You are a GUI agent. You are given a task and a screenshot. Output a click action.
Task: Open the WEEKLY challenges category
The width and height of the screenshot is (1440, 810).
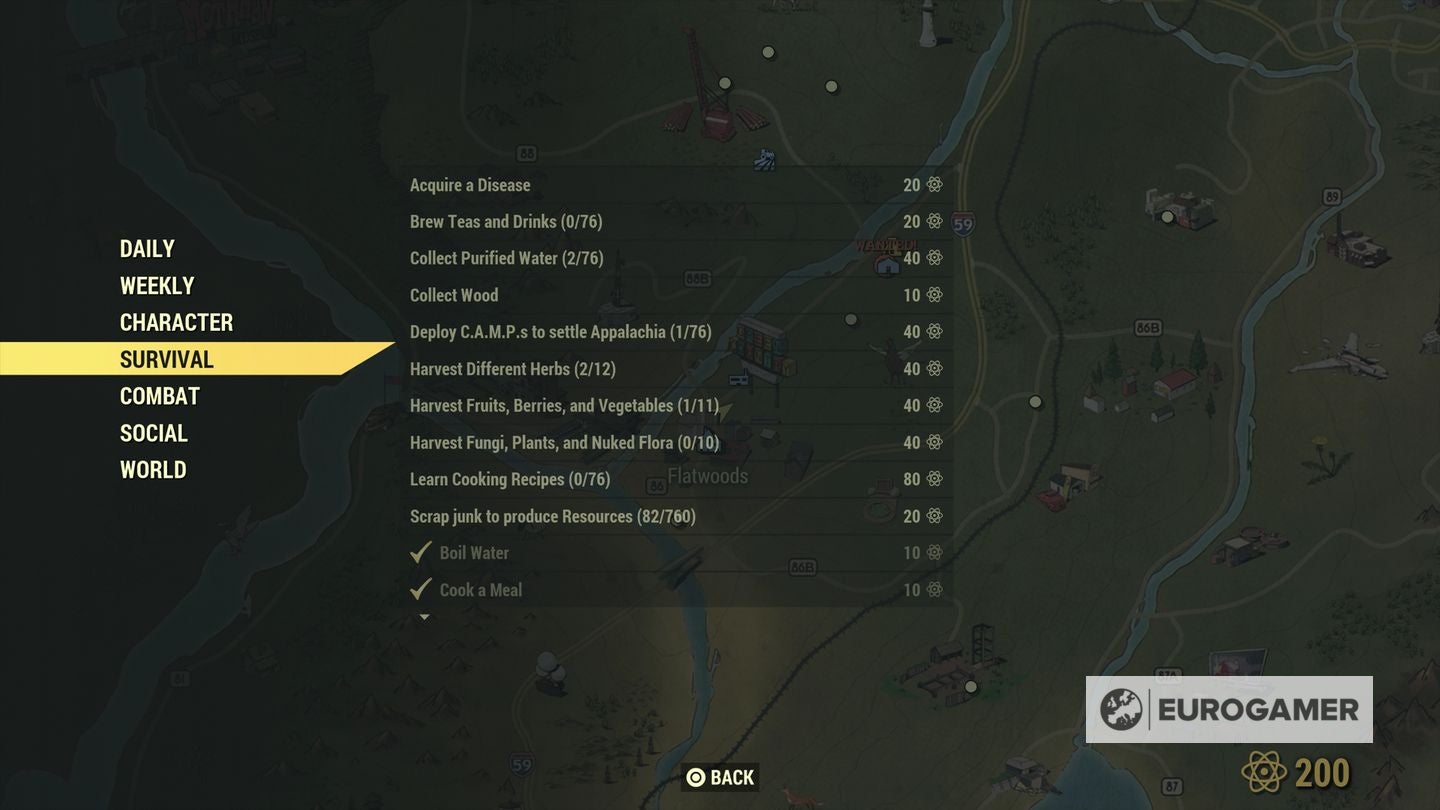(156, 285)
